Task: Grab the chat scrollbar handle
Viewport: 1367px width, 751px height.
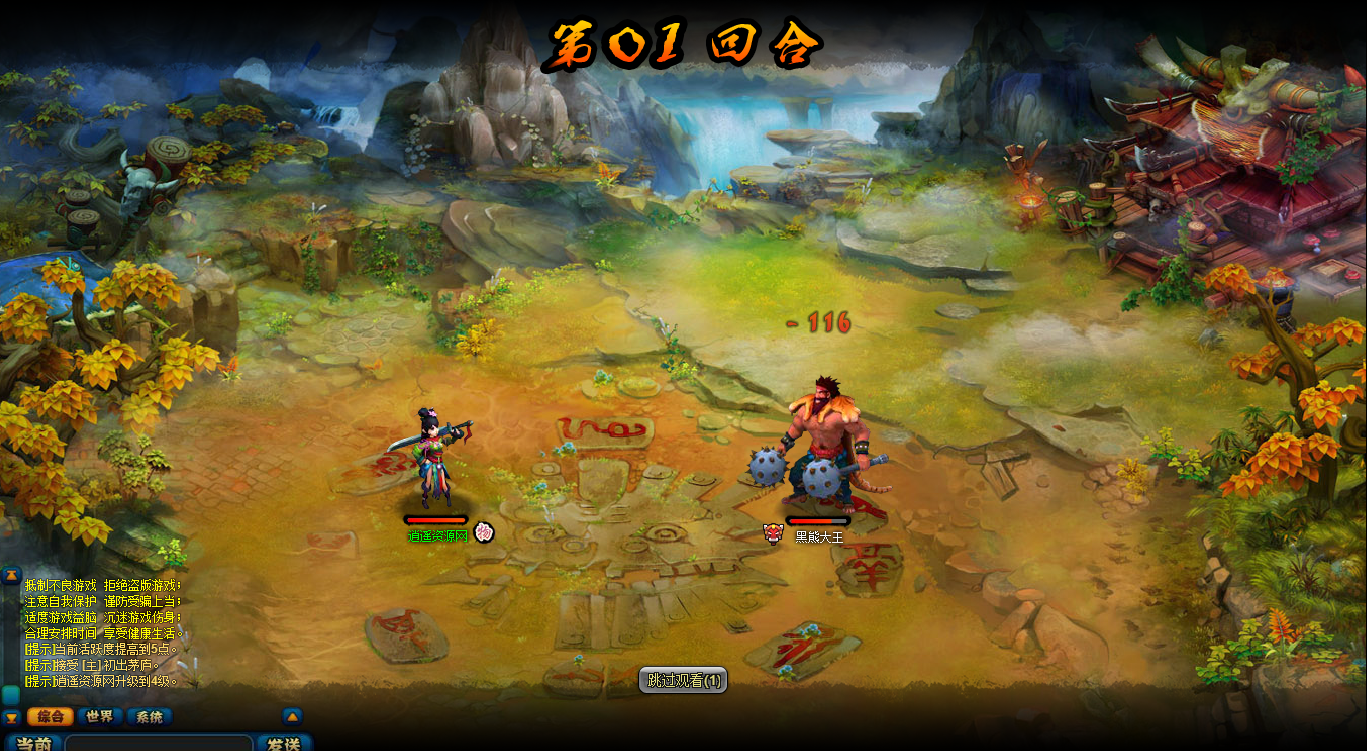Action: pyautogui.click(x=11, y=694)
